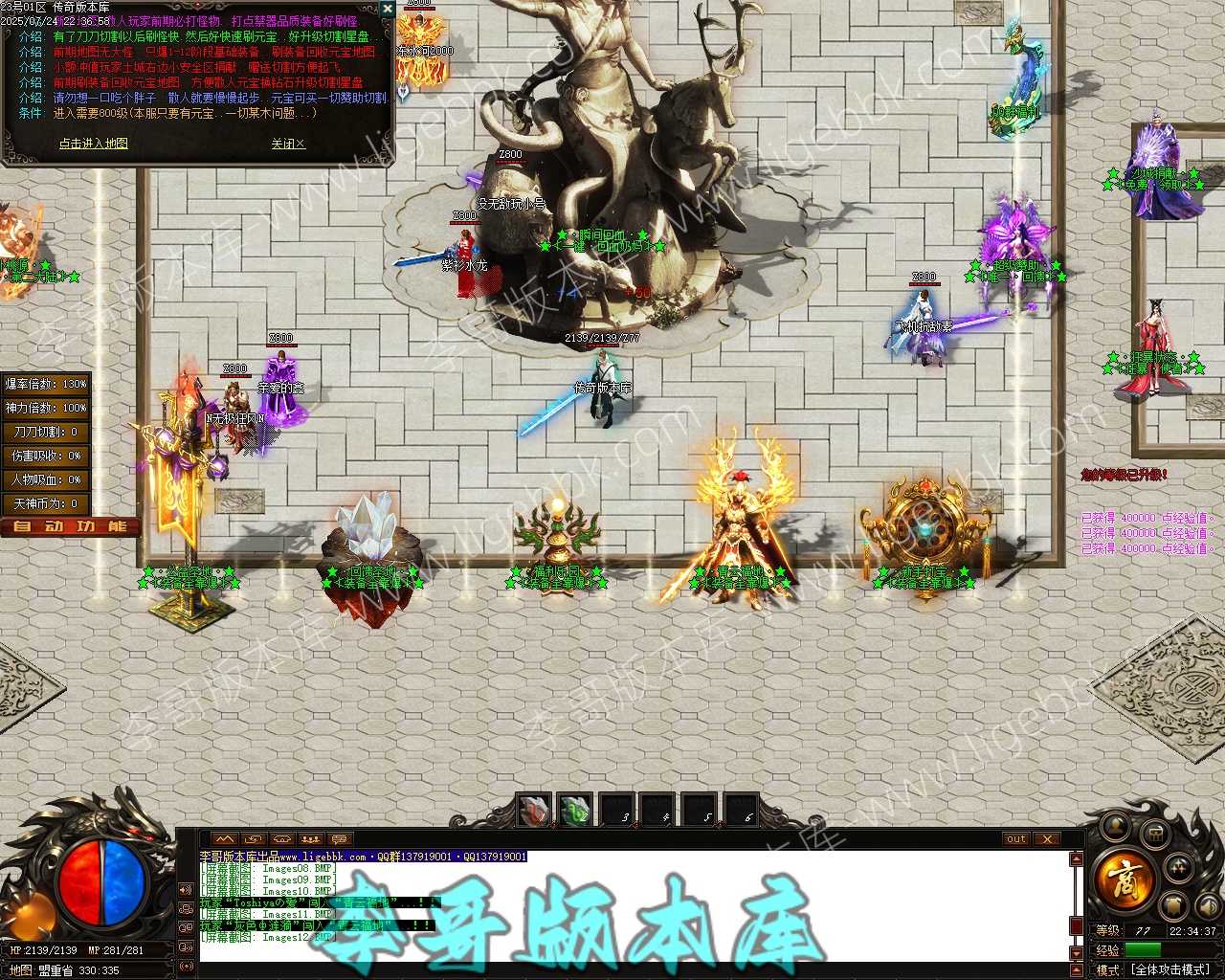Click the first chat toolbar button above chat

[x=223, y=839]
